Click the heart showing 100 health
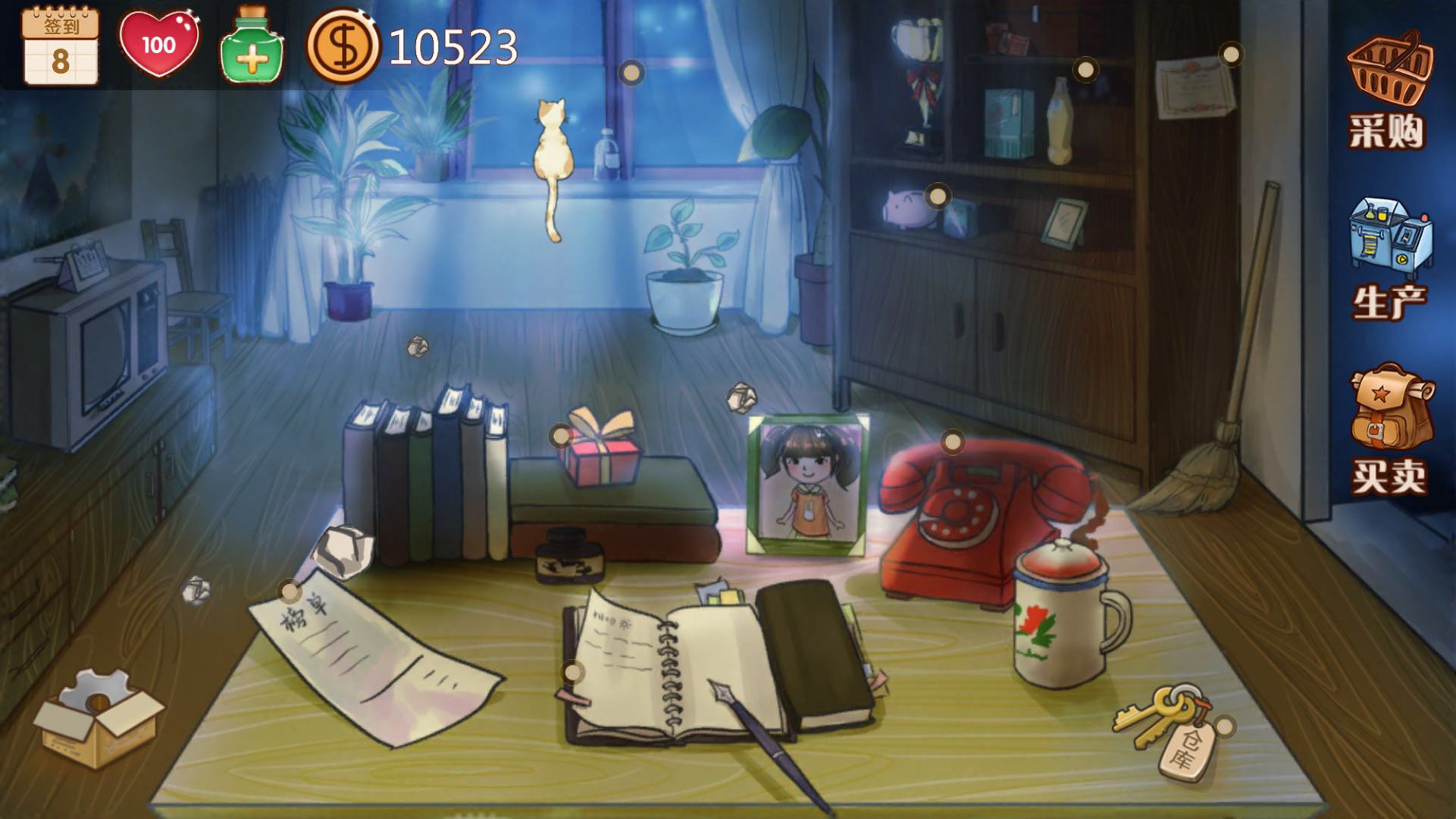This screenshot has height=819, width=1456. point(161,45)
